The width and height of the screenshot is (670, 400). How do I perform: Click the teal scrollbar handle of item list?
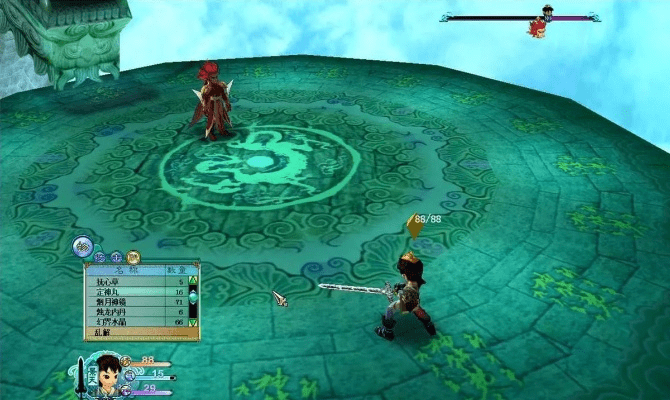193,297
